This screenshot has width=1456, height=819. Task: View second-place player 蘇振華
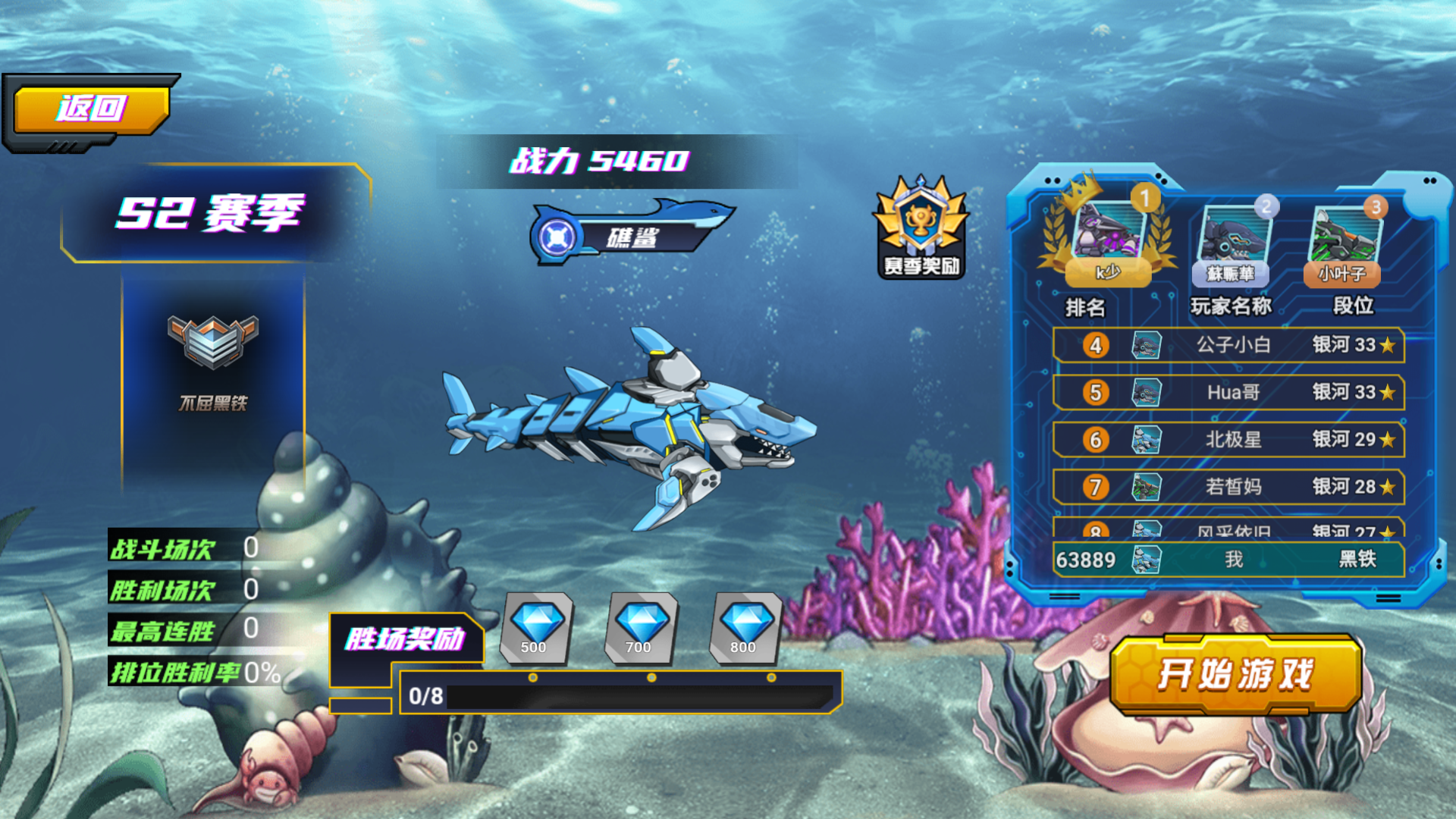(x=1231, y=243)
